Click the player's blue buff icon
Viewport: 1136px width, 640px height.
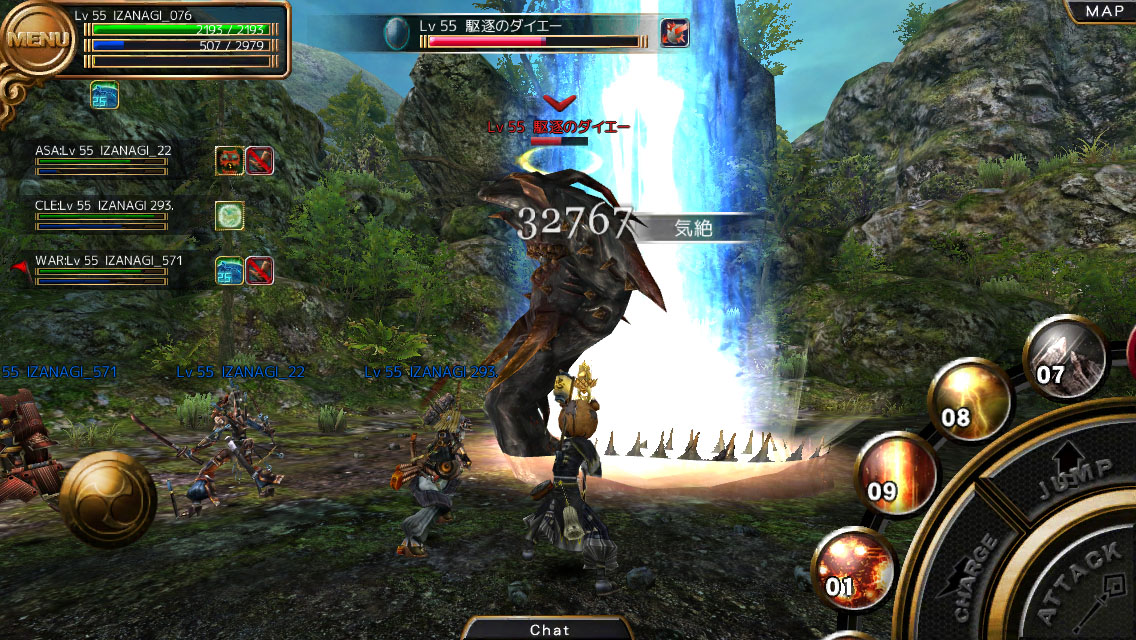[104, 95]
